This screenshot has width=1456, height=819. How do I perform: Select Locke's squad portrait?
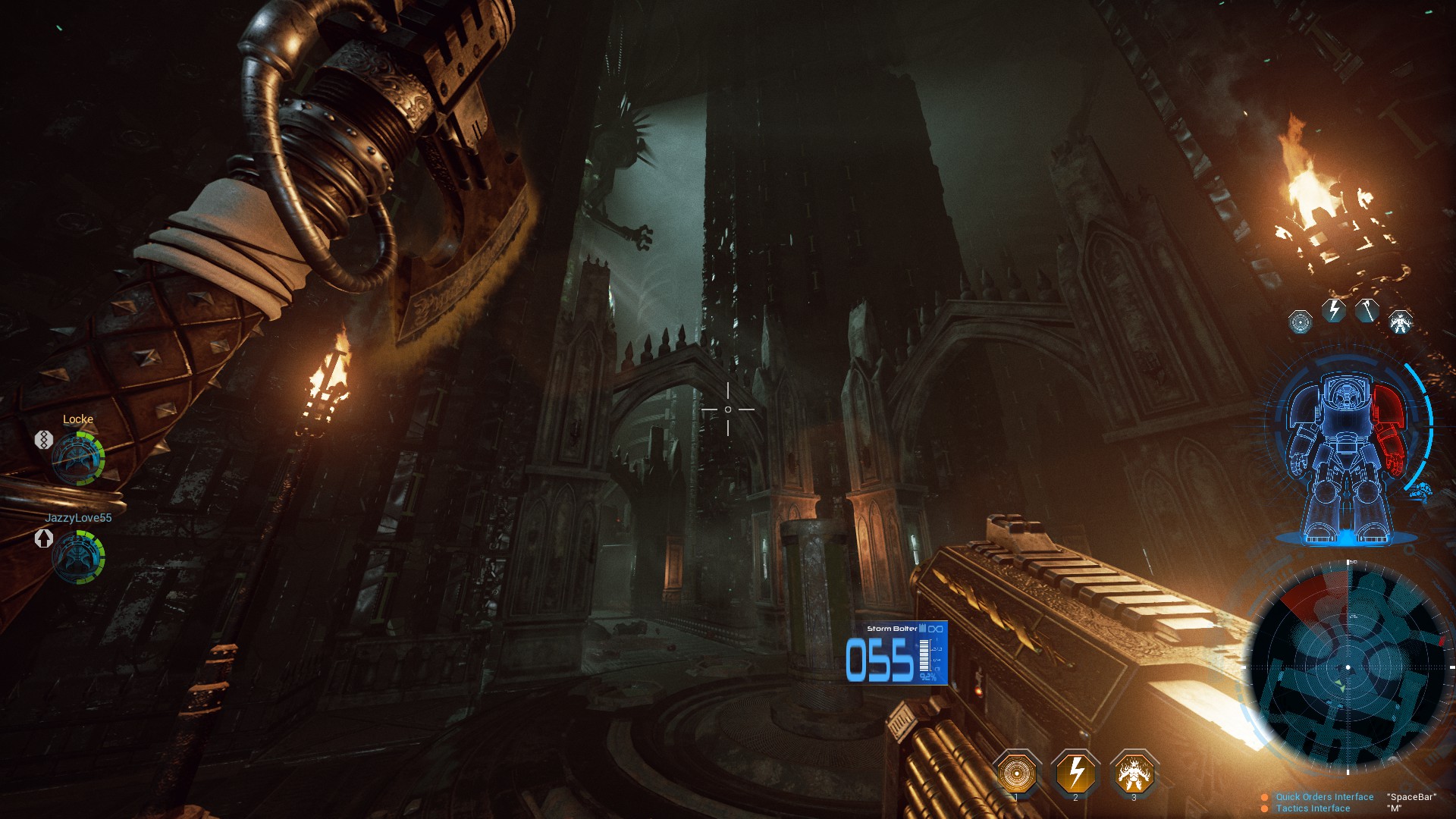pos(78,458)
